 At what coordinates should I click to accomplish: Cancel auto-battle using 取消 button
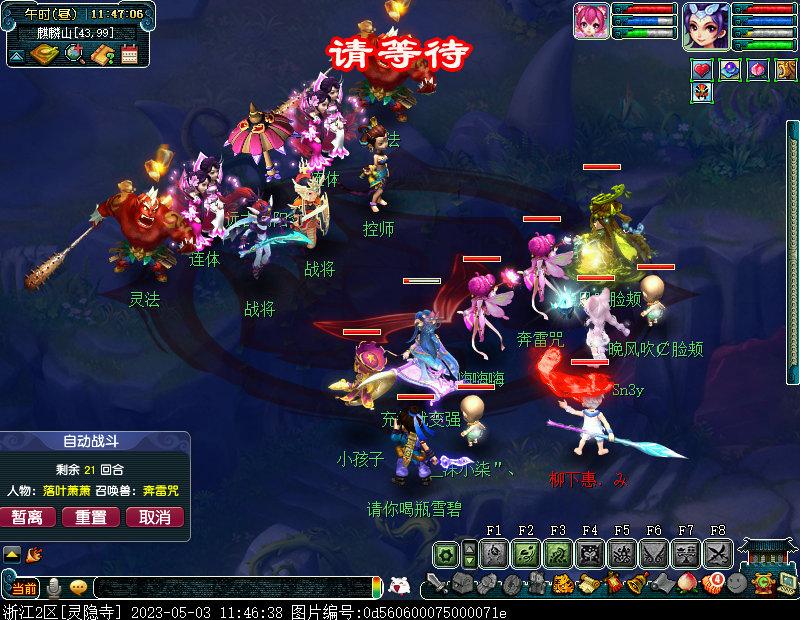click(x=154, y=517)
